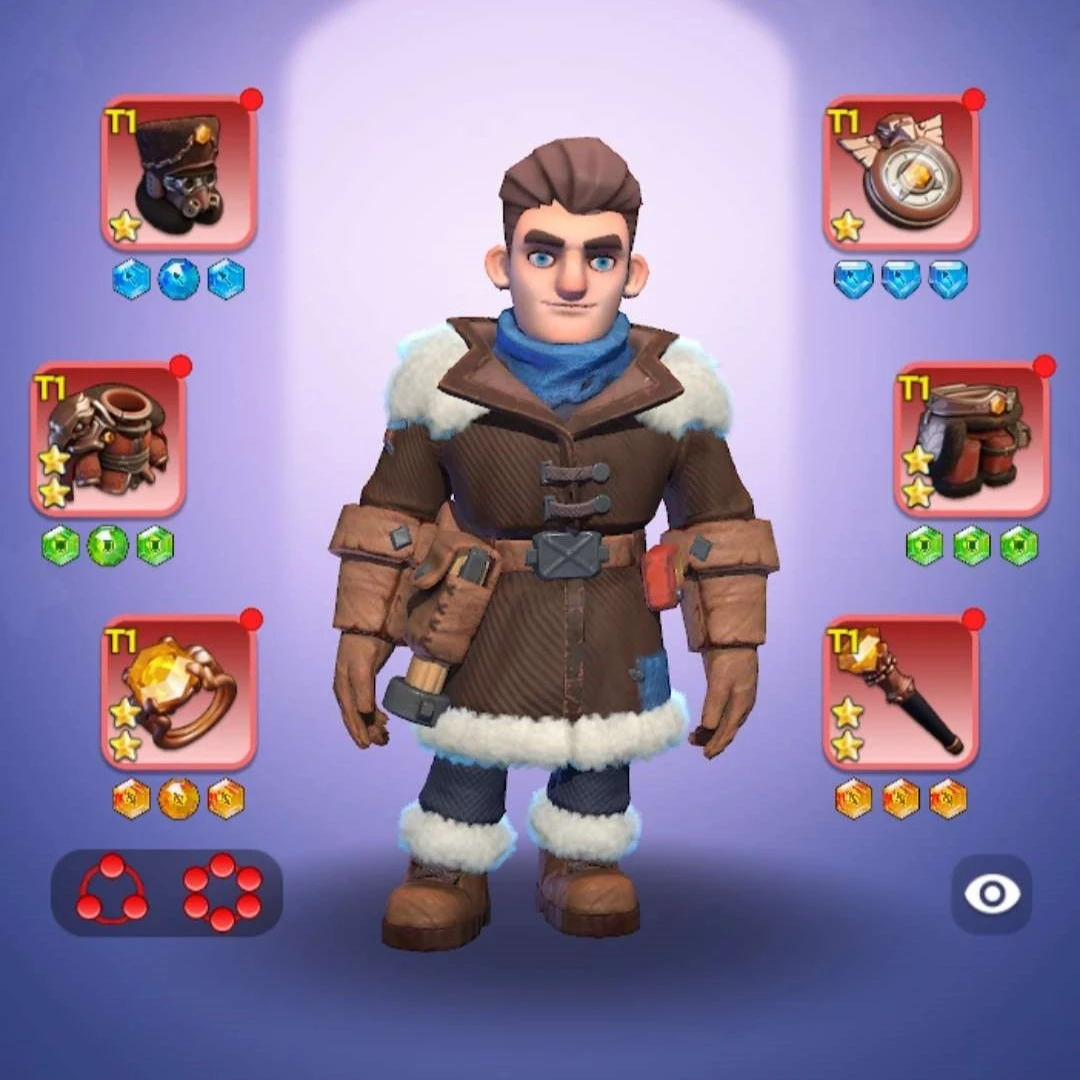
Task: Select the T1 gem-tipped staff slot
Action: [x=901, y=692]
